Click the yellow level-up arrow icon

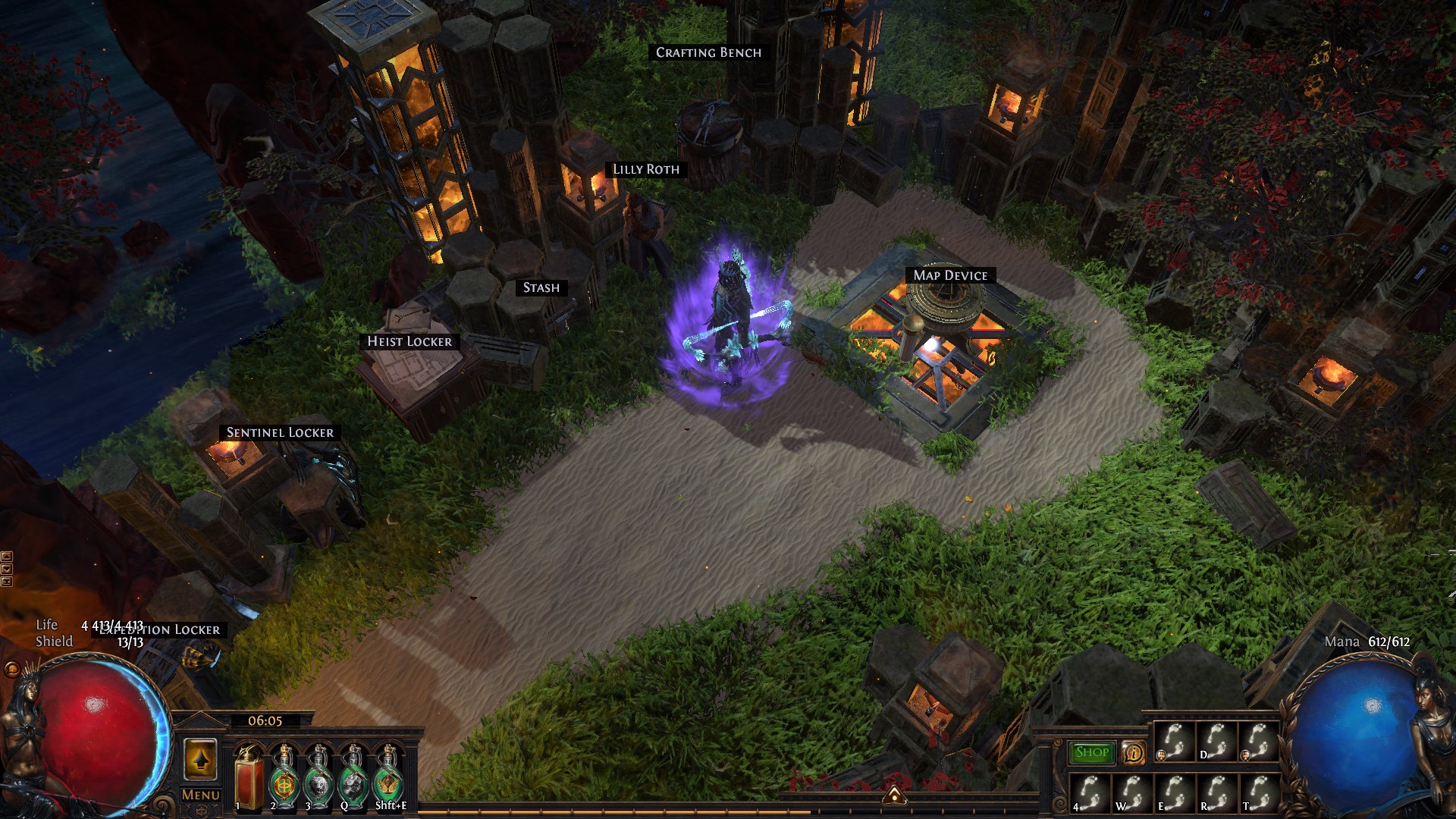coord(200,759)
